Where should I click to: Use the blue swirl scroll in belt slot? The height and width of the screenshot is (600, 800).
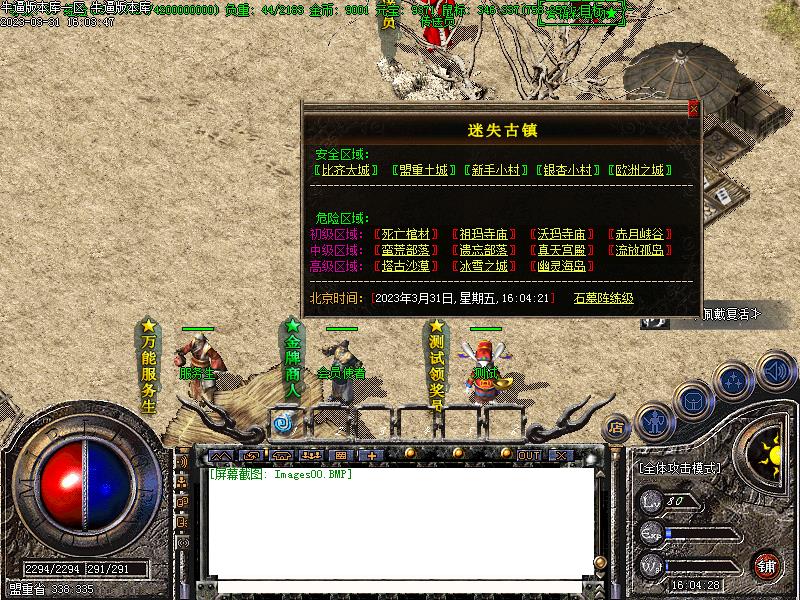click(x=282, y=424)
